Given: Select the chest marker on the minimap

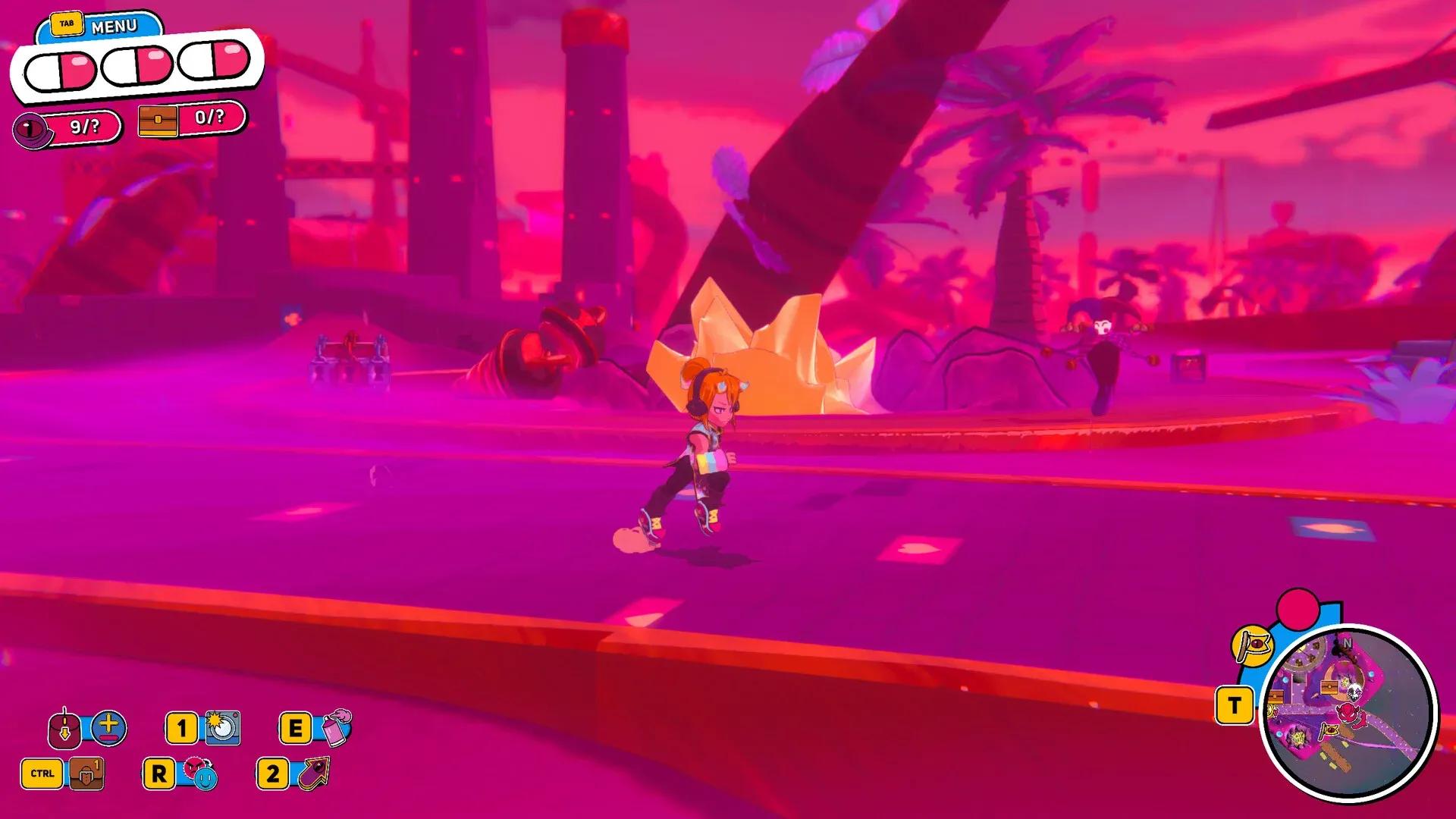Looking at the screenshot, I should [x=1329, y=688].
